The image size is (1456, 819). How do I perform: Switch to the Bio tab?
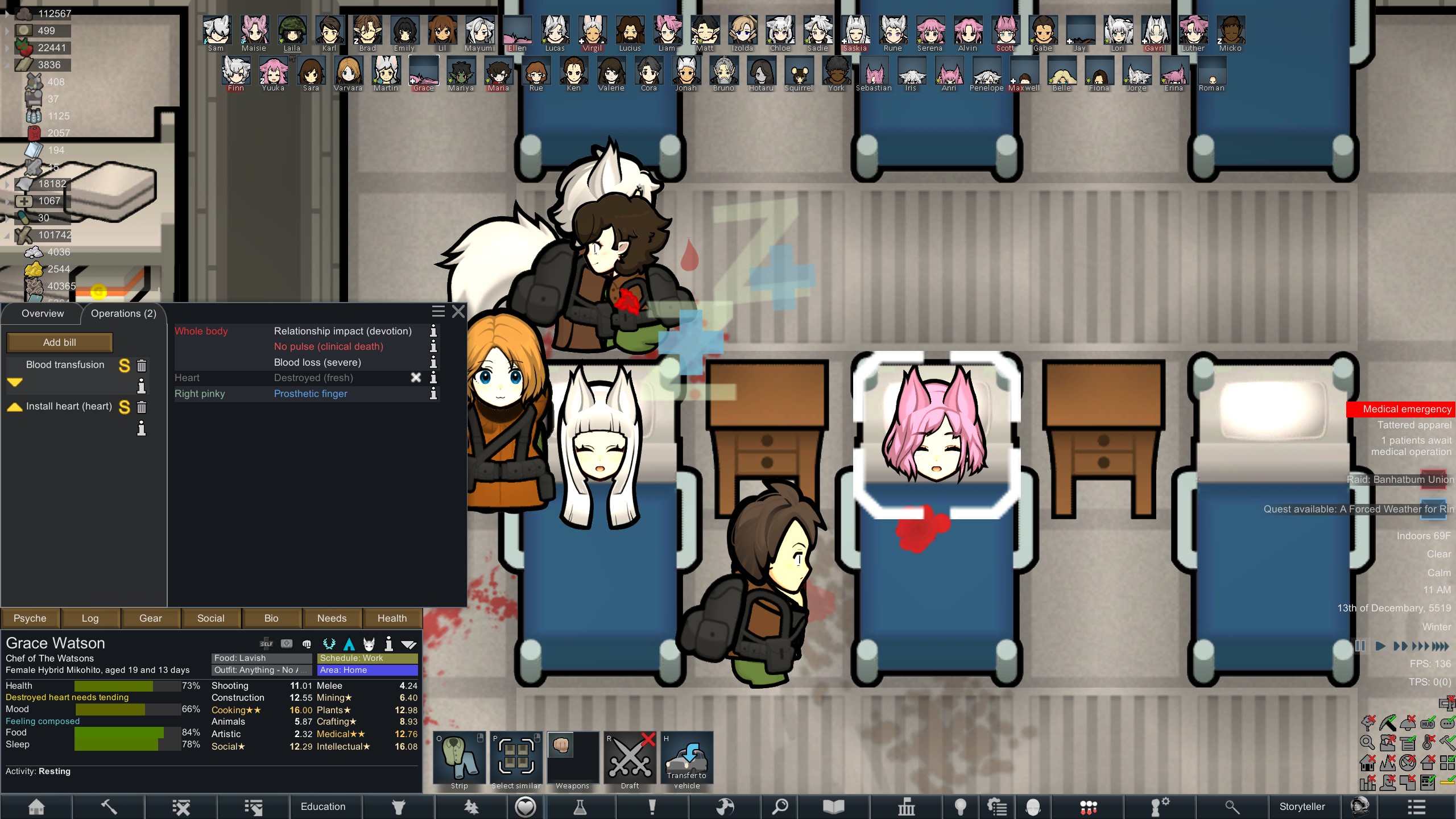pos(271,618)
